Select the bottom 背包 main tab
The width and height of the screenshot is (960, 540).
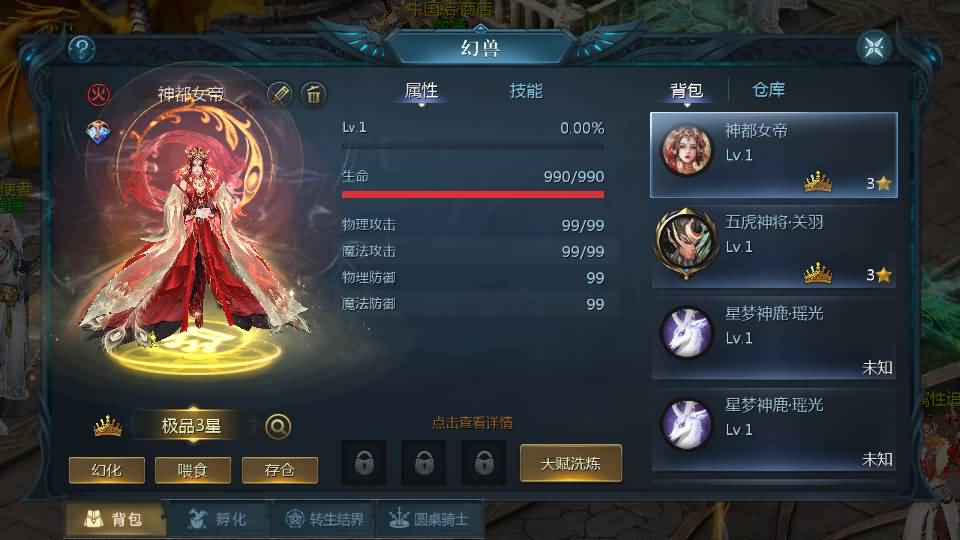(x=113, y=519)
